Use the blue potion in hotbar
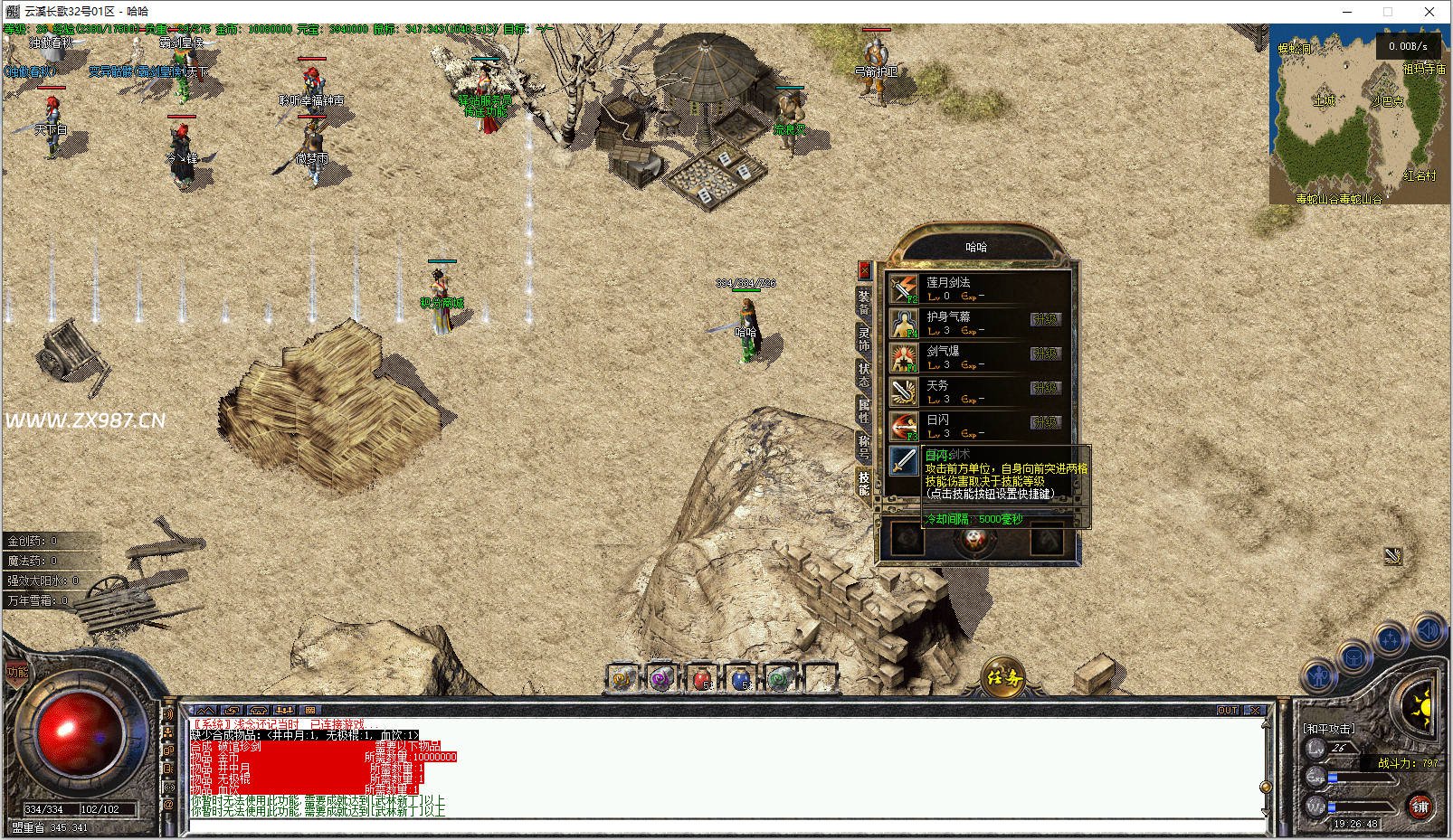The height and width of the screenshot is (840, 1453). 741,678
